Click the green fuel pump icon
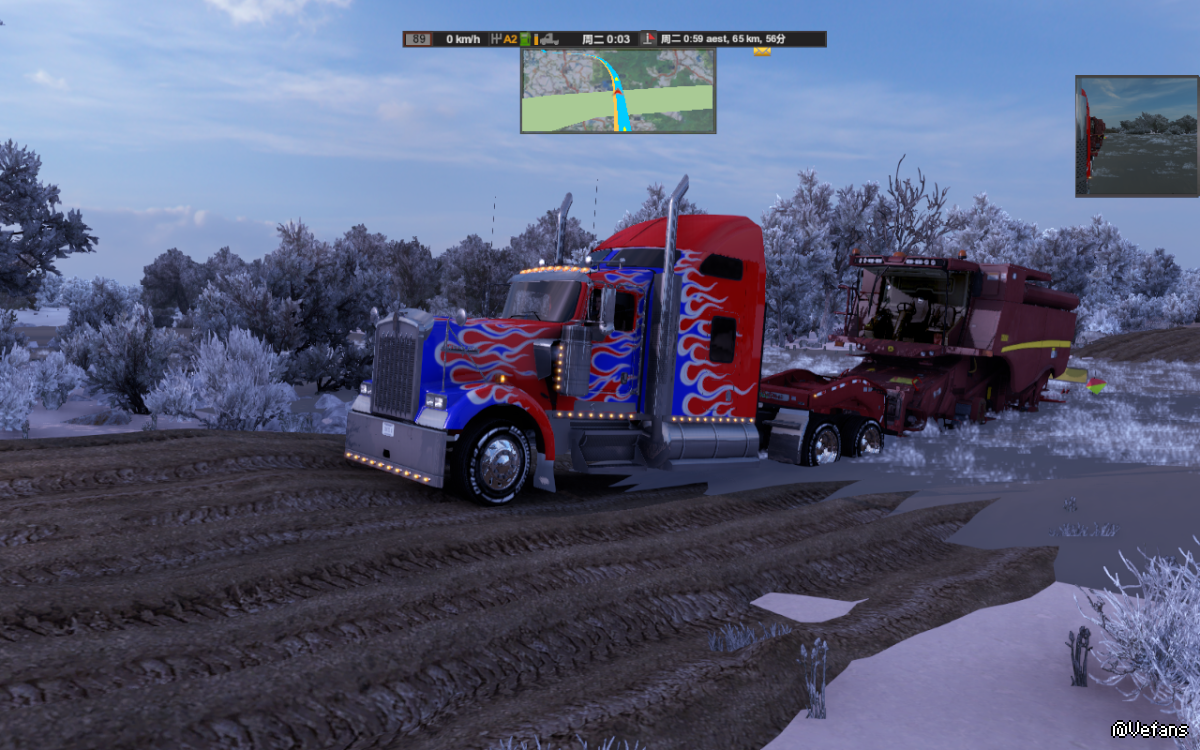The height and width of the screenshot is (750, 1200). tap(524, 39)
